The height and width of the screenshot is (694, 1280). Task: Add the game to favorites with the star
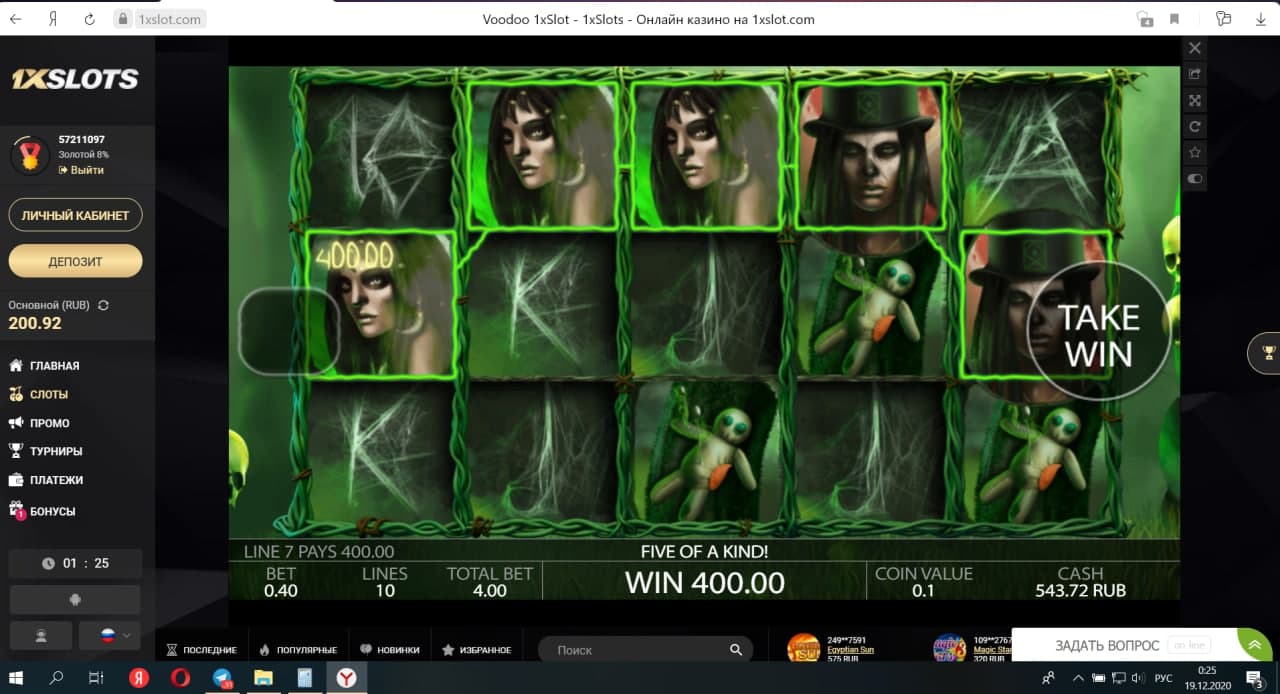(x=1195, y=153)
